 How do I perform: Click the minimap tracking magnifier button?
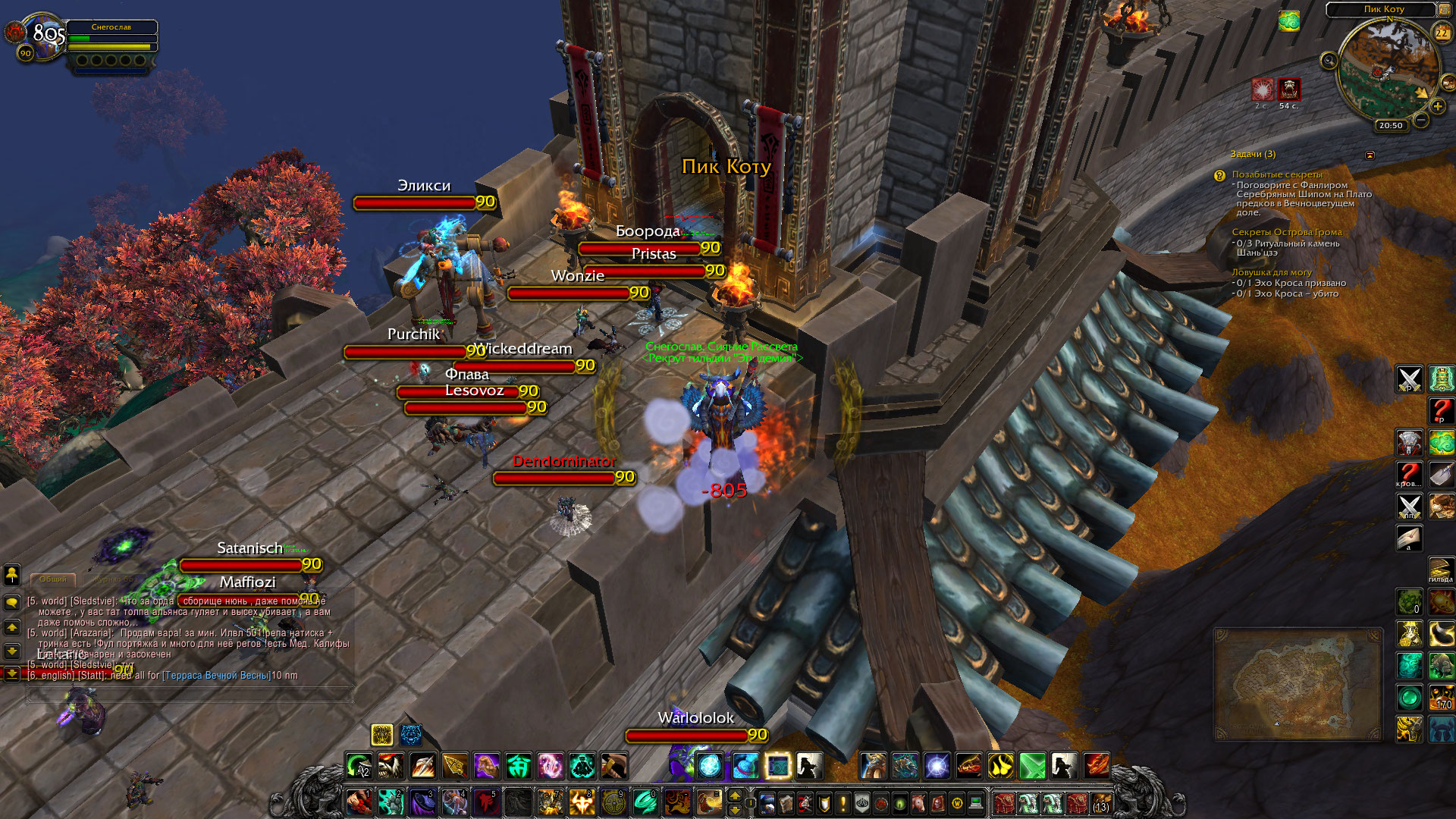click(1329, 61)
